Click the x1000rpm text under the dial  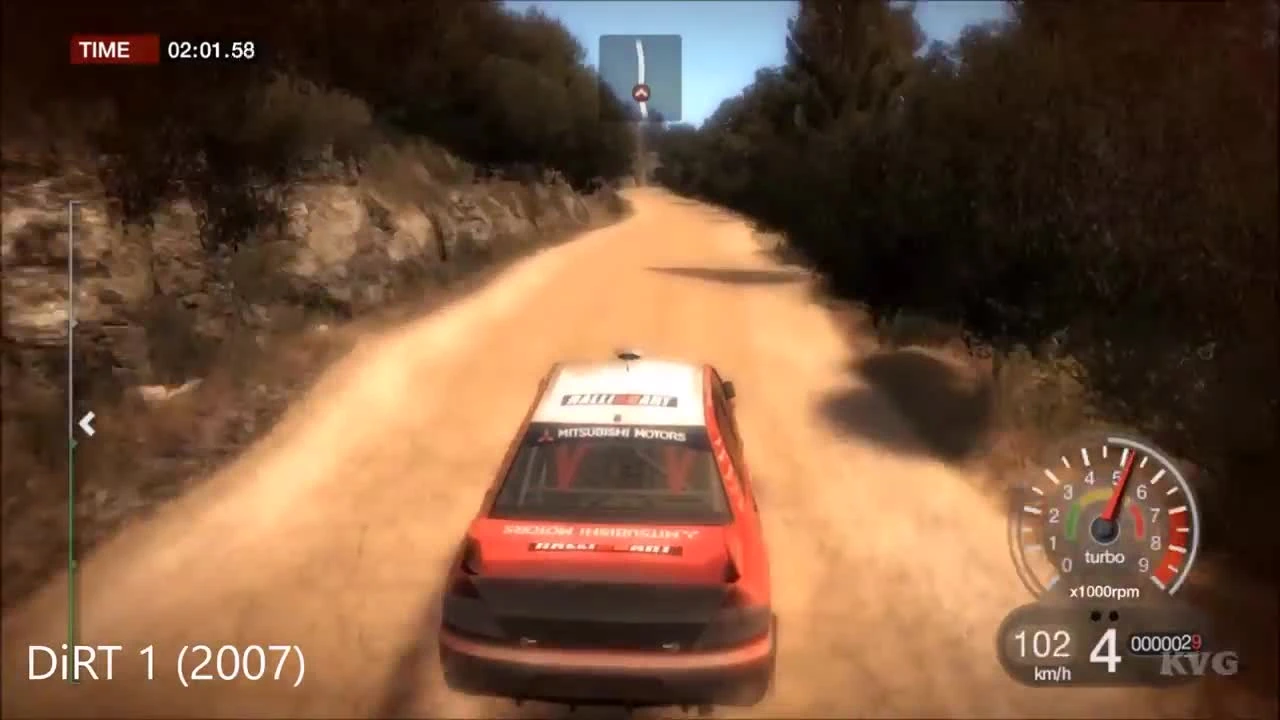[x=1105, y=591]
